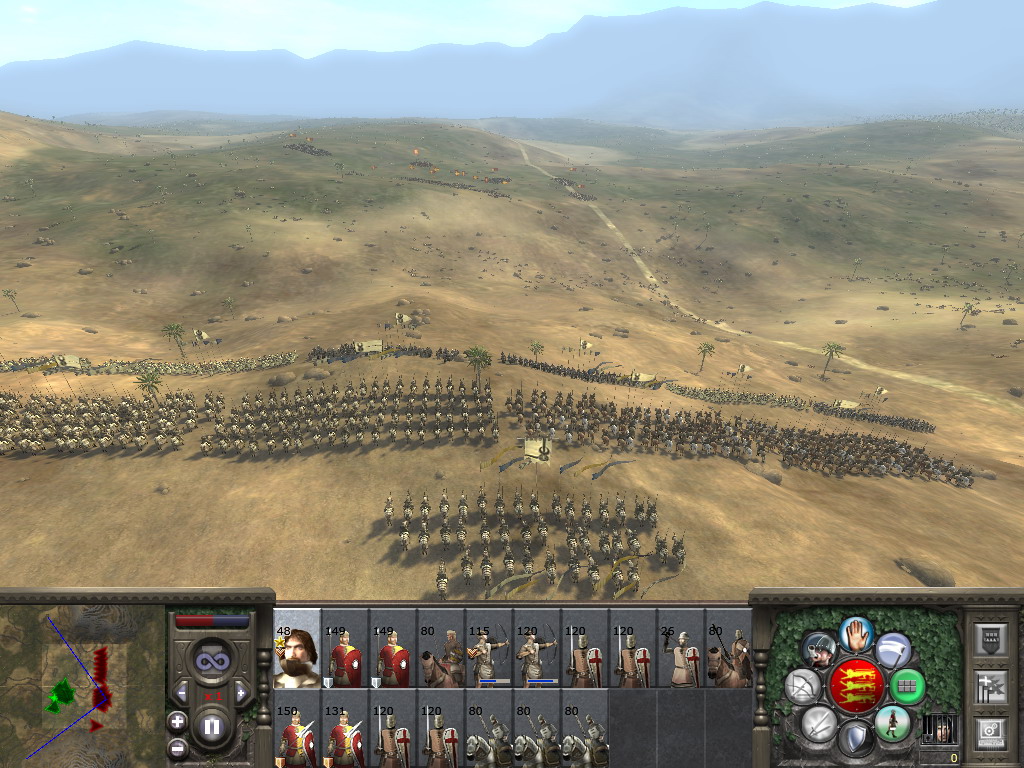Open group formations with the green grid icon

click(907, 687)
